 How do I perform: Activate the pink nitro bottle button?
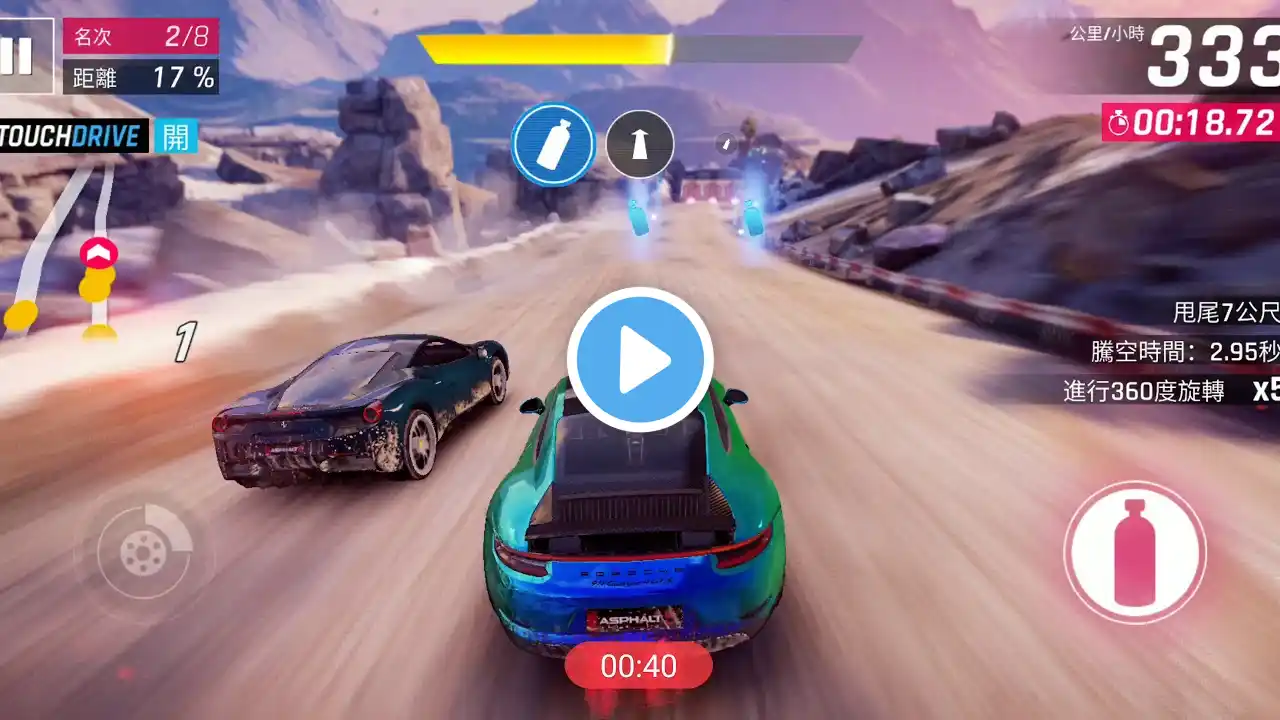click(x=1134, y=551)
